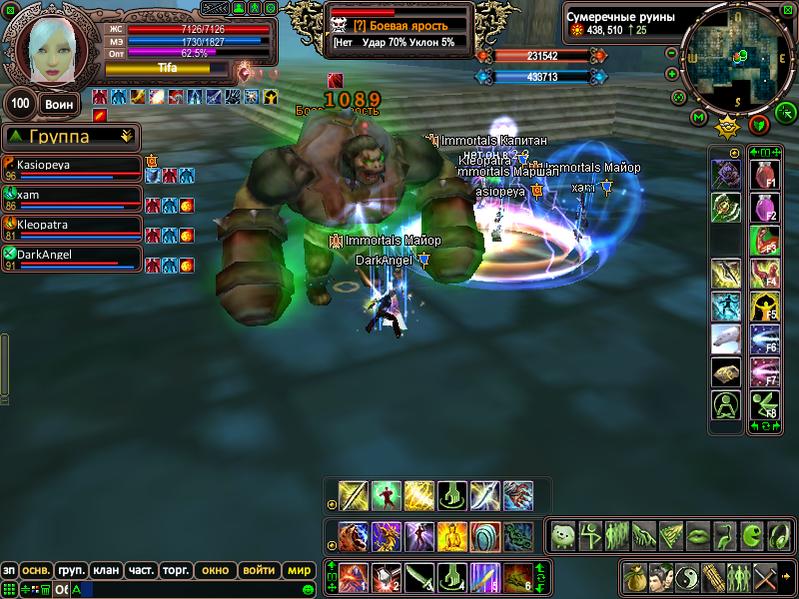
Task: Open the inventory bag icon
Action: [634, 577]
